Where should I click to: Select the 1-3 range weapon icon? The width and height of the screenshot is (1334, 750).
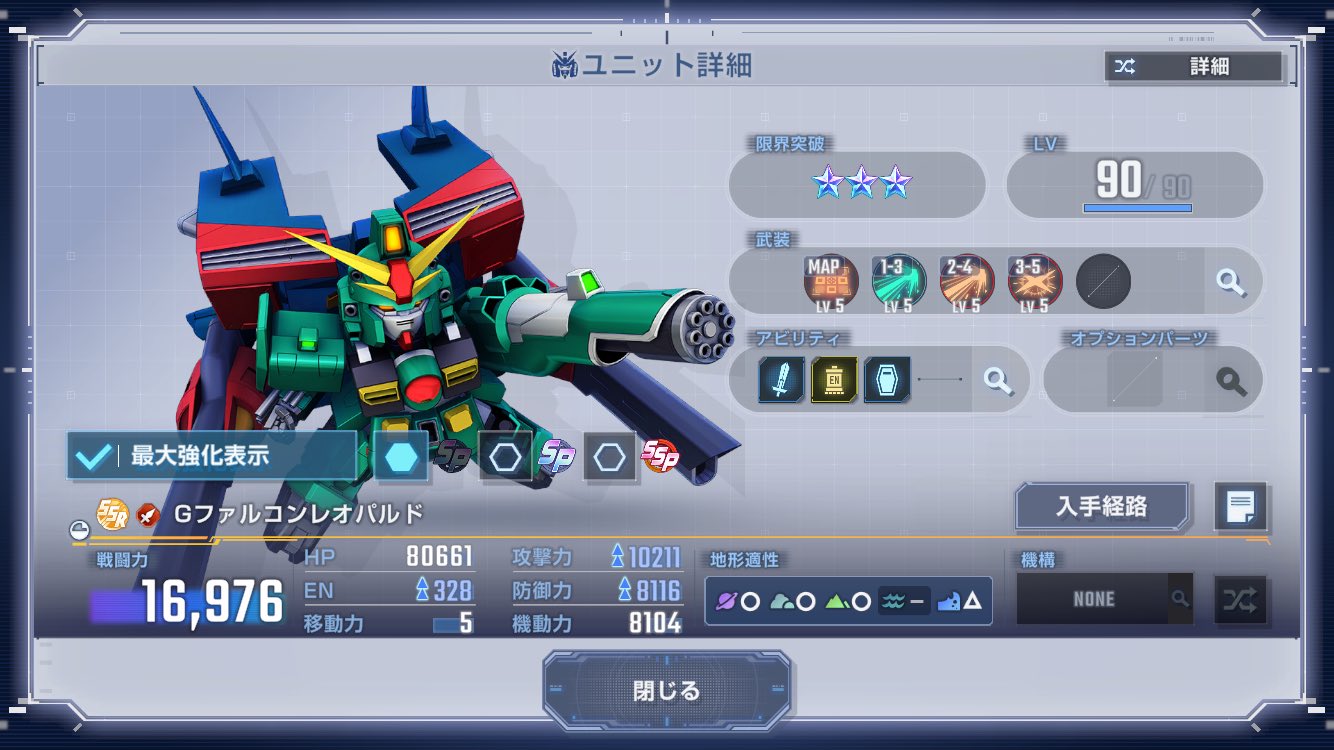click(x=897, y=281)
